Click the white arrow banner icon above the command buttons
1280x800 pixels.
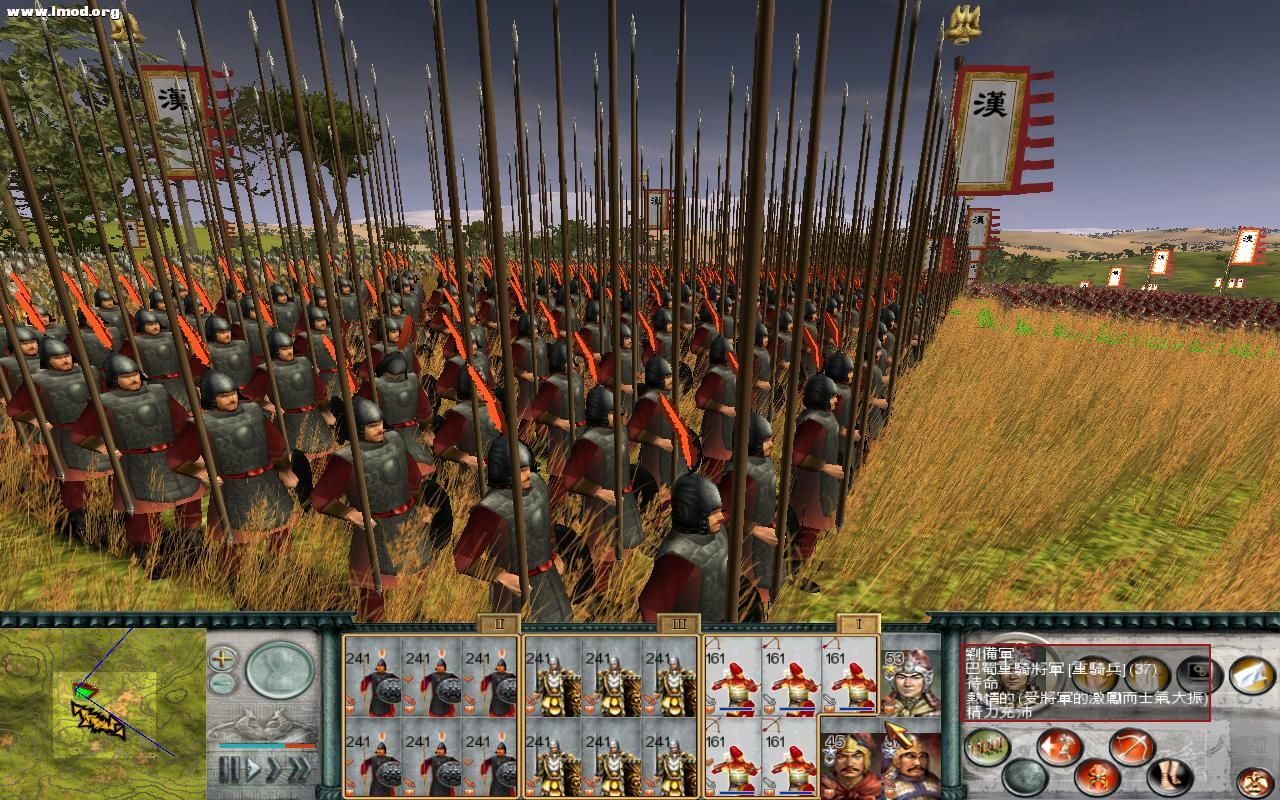pos(1250,676)
